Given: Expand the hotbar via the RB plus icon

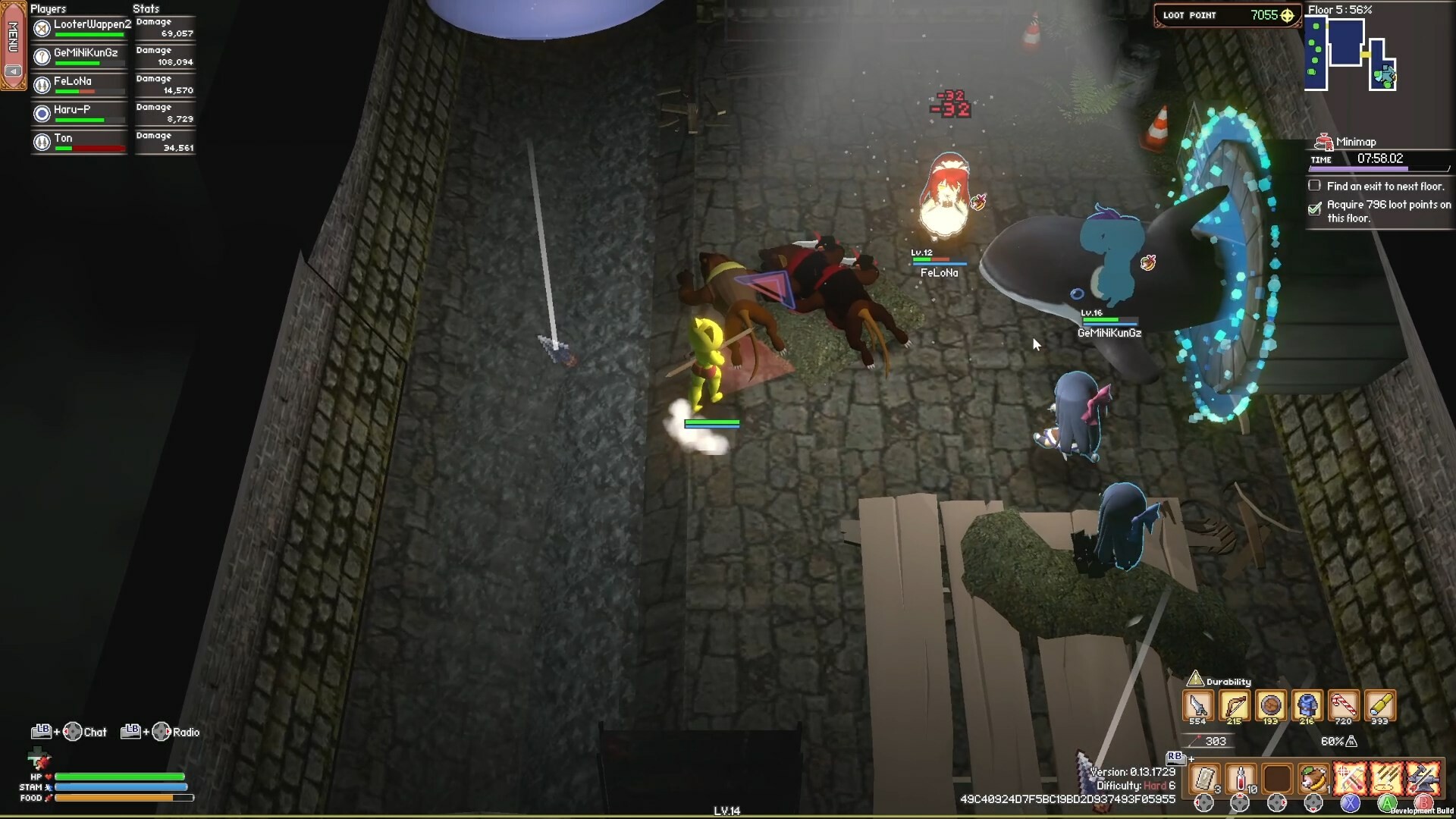Looking at the screenshot, I should point(1191,759).
